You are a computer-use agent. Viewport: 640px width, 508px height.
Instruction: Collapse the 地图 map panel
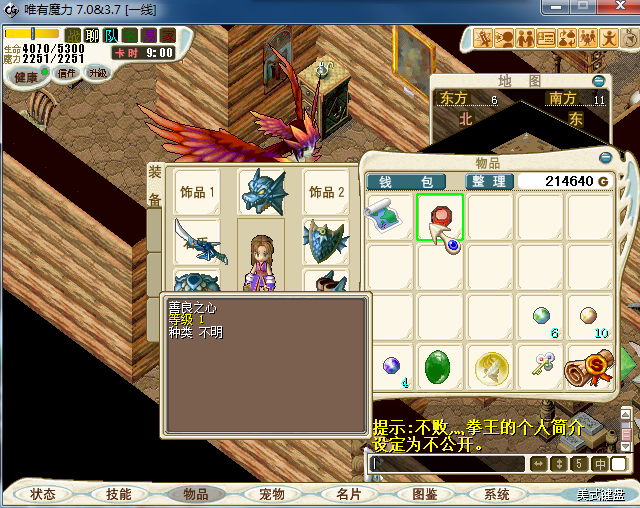coord(598,81)
